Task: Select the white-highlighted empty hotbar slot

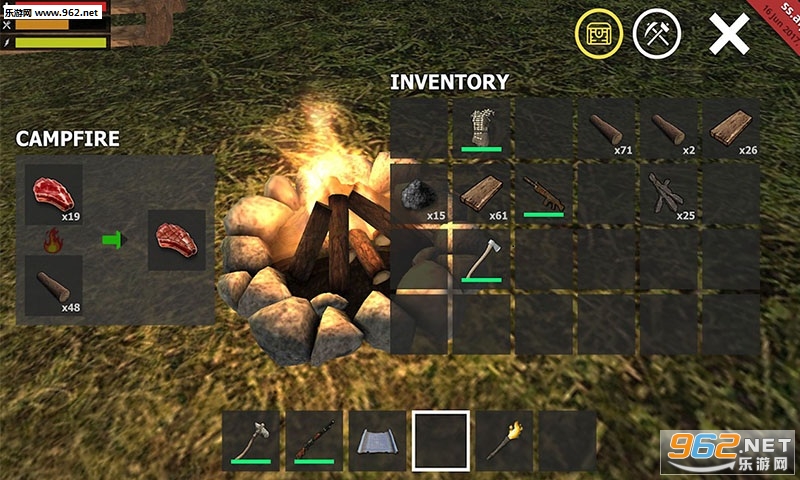Action: 441,441
